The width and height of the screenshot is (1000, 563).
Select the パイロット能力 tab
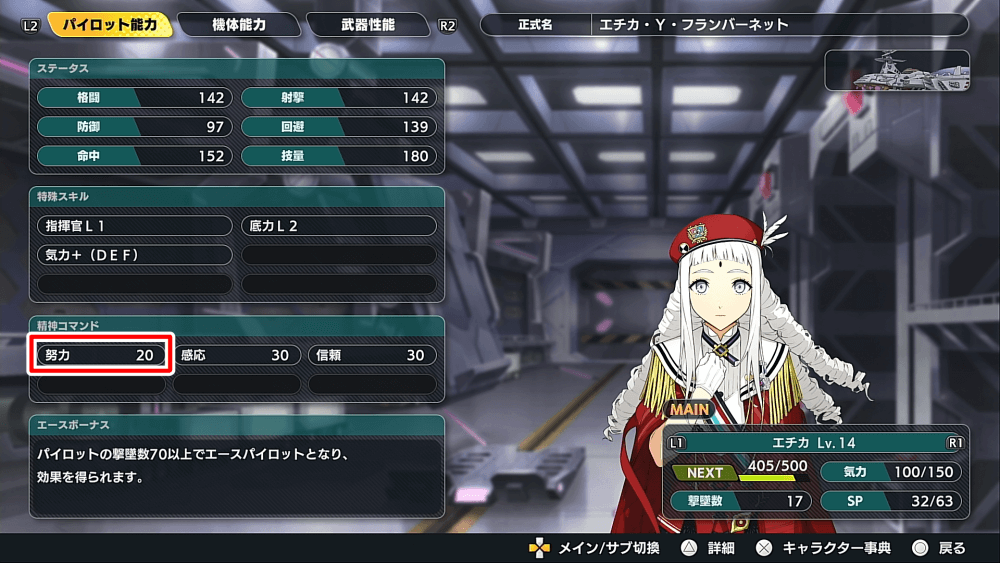tap(108, 24)
